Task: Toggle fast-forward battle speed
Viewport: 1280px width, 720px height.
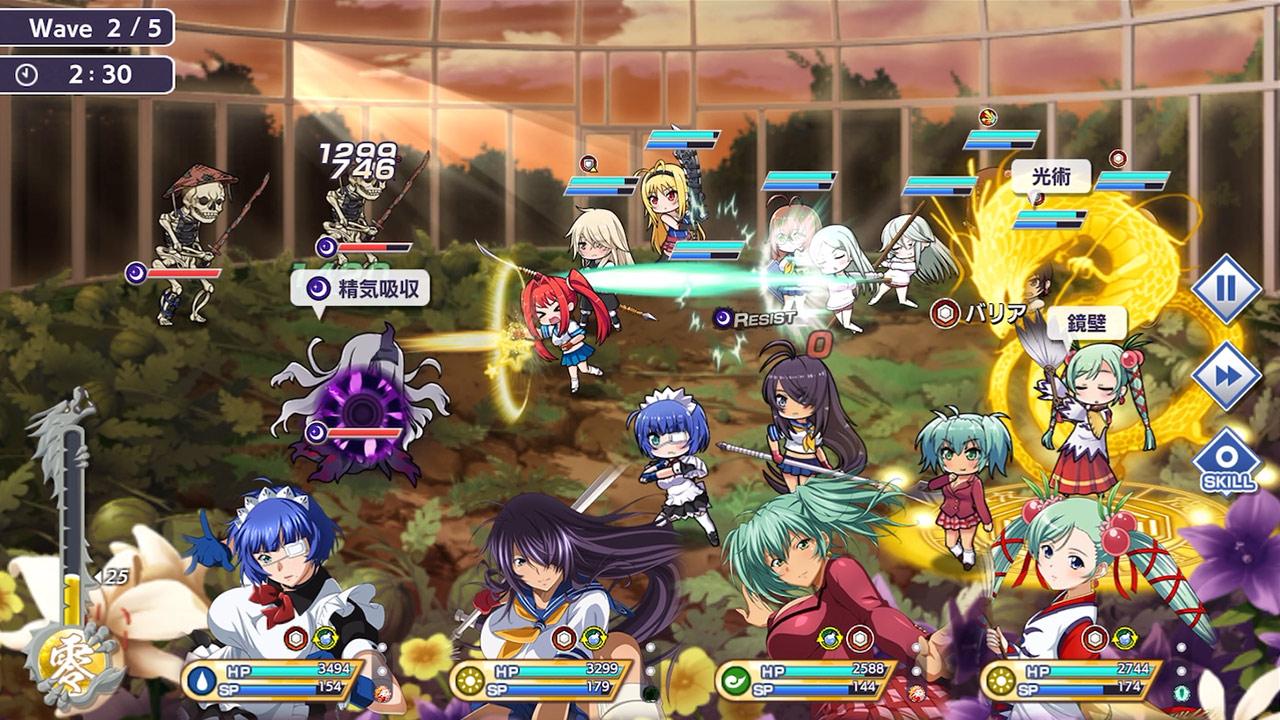Action: [x=1226, y=375]
